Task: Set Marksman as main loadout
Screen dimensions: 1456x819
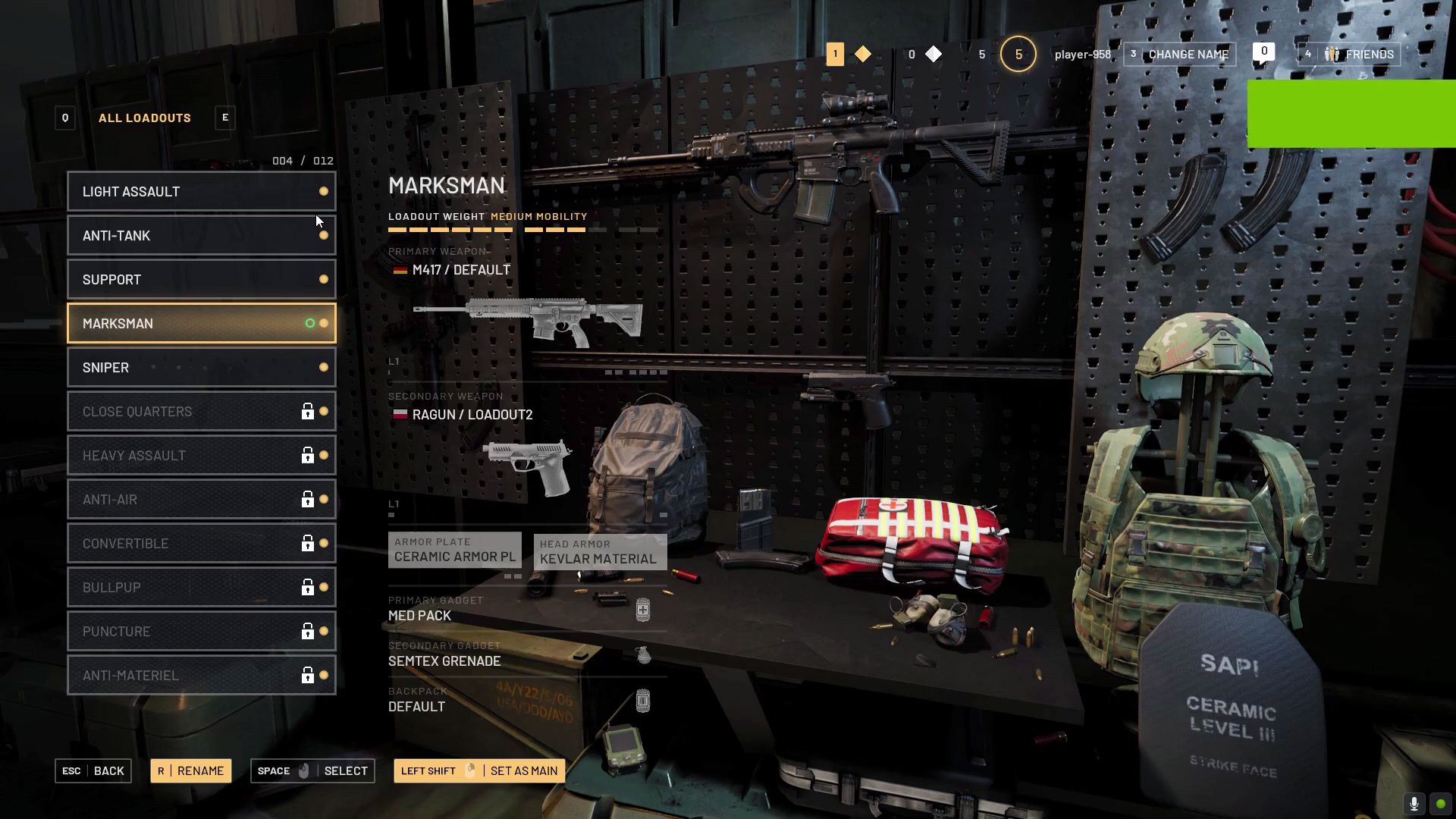Action: coord(479,771)
